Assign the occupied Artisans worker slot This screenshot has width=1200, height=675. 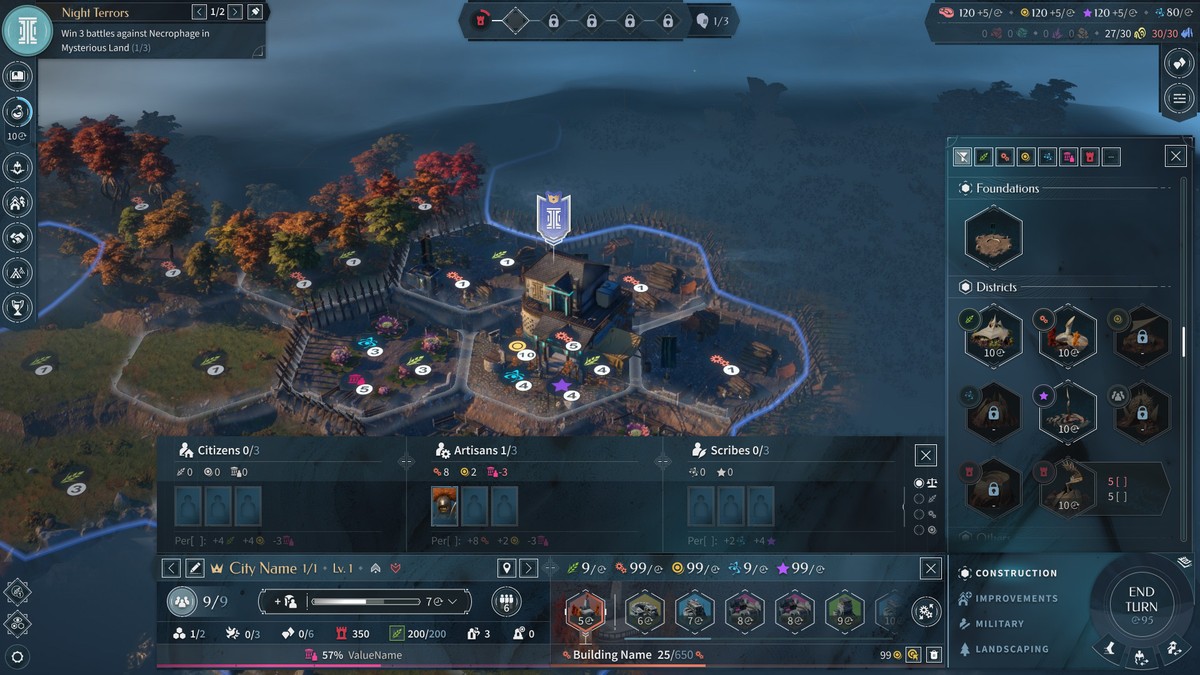(x=445, y=506)
